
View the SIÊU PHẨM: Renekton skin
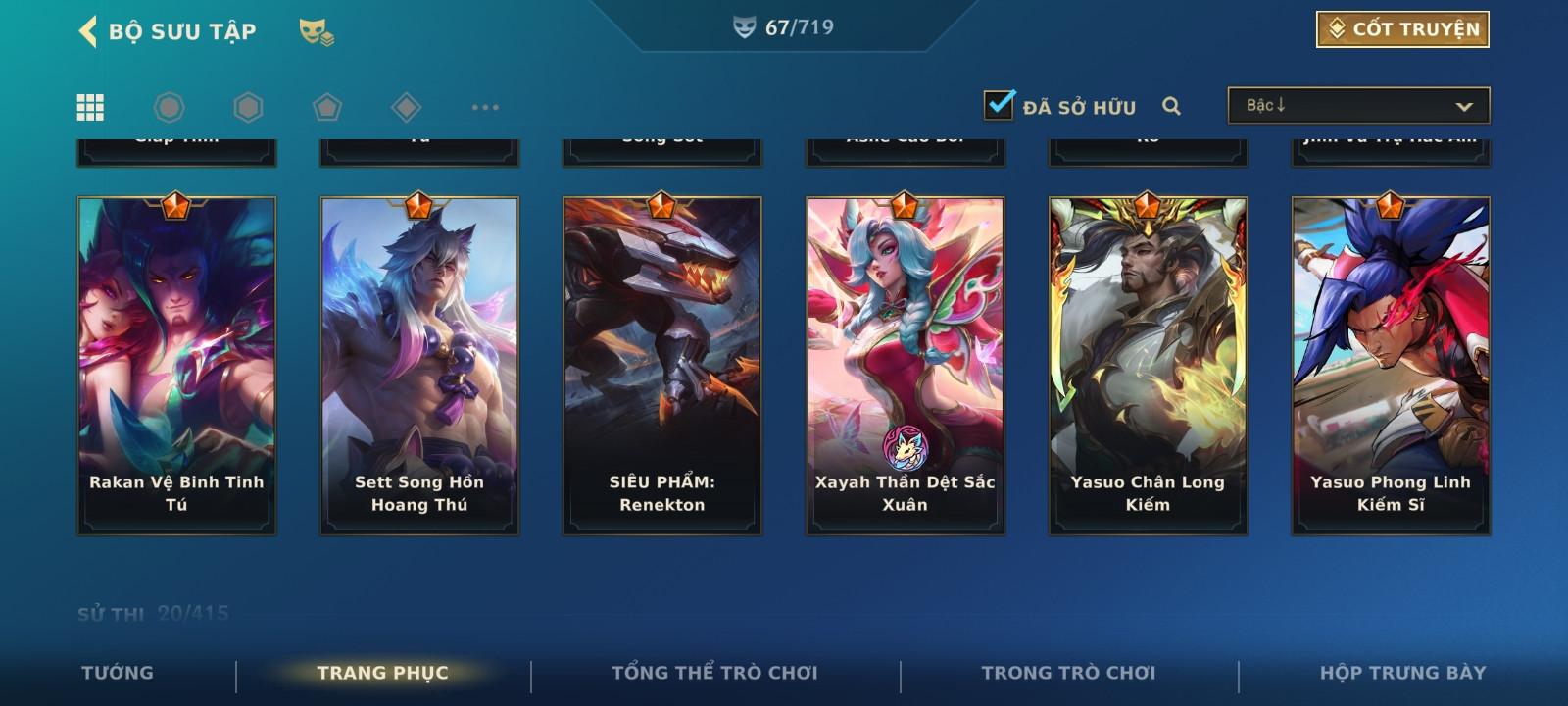pos(662,366)
